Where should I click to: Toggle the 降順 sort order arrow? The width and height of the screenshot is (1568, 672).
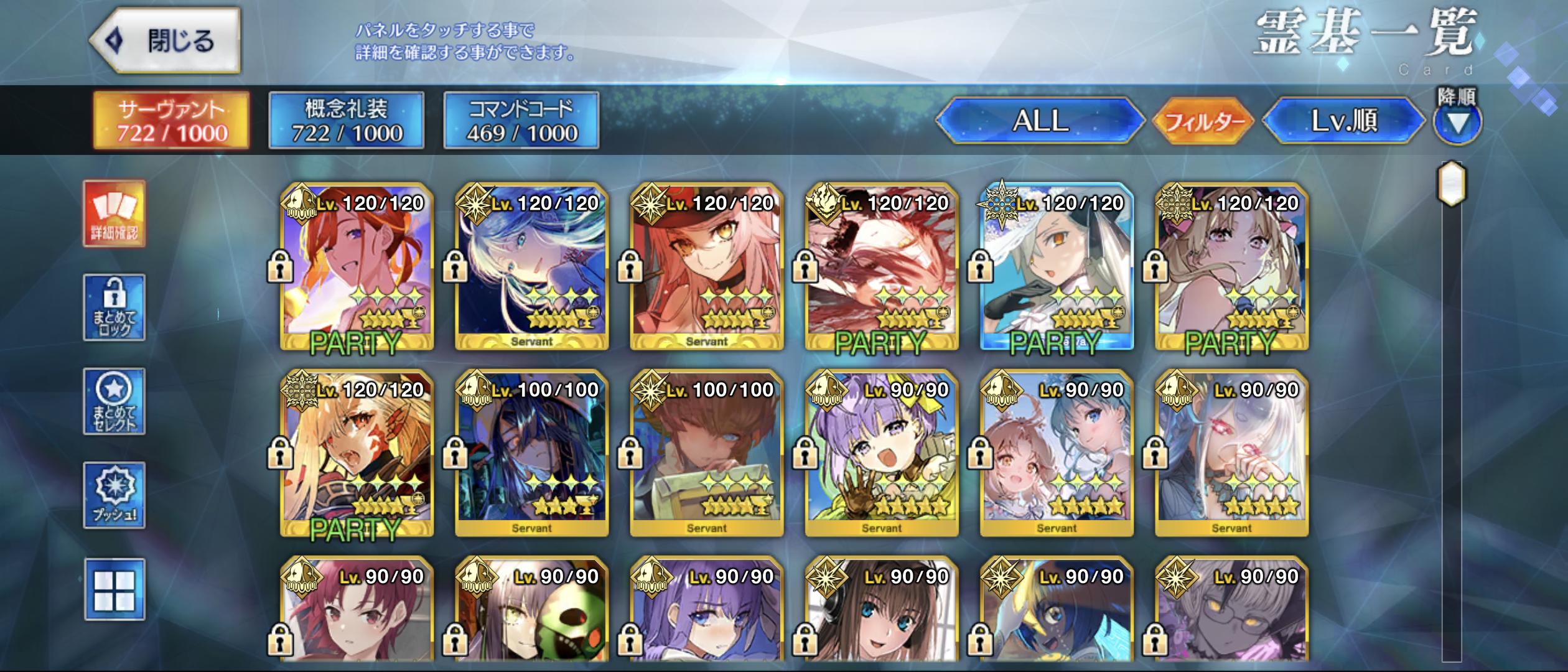(x=1457, y=123)
